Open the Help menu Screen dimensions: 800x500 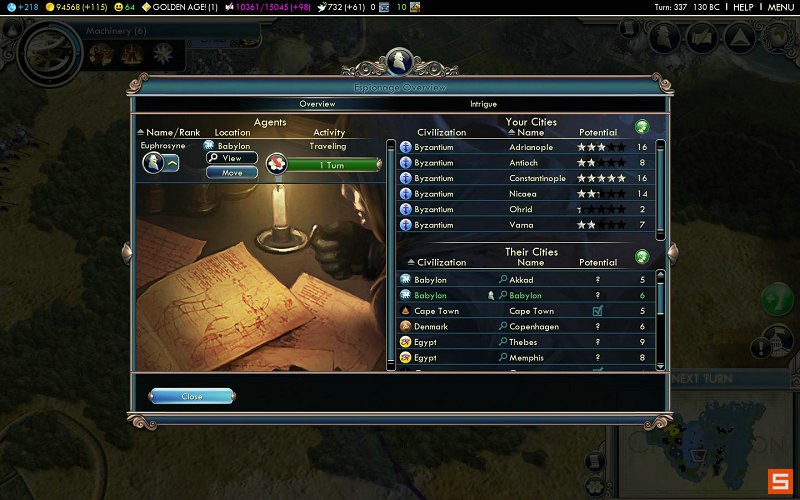click(x=742, y=7)
